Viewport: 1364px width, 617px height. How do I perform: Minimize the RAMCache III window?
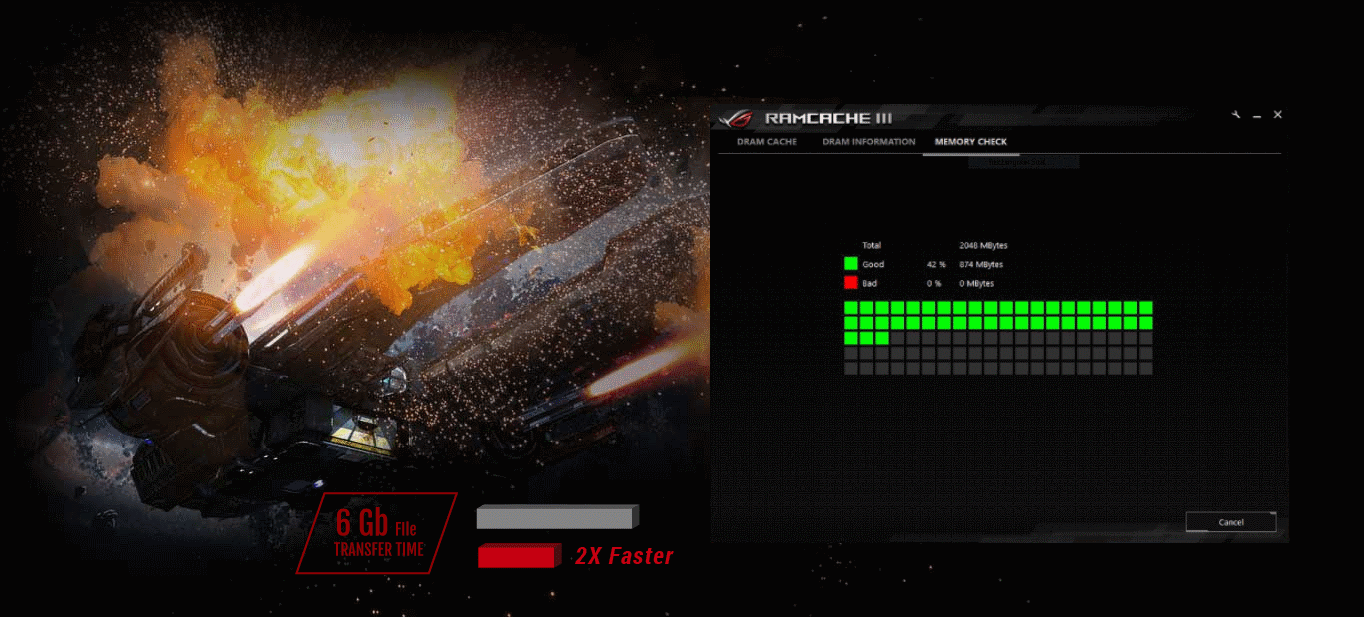point(1257,116)
